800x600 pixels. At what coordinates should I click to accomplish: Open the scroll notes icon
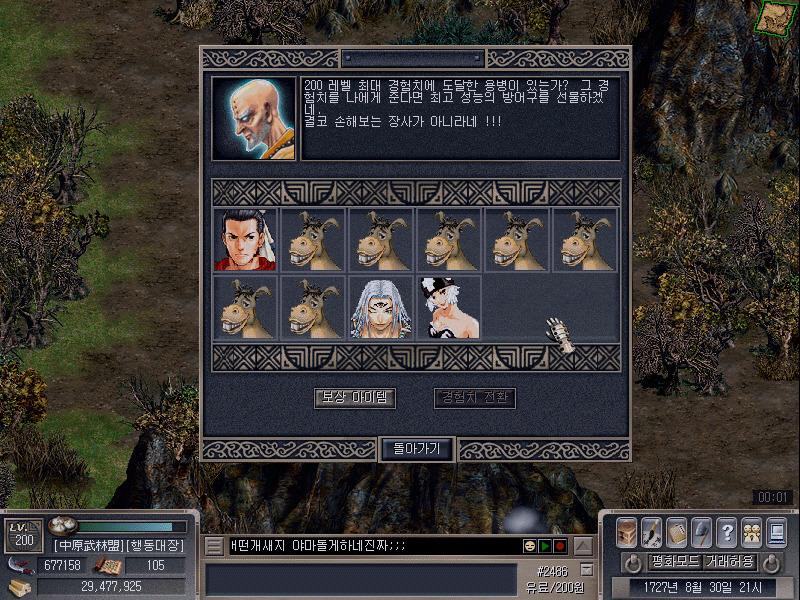[x=676, y=530]
